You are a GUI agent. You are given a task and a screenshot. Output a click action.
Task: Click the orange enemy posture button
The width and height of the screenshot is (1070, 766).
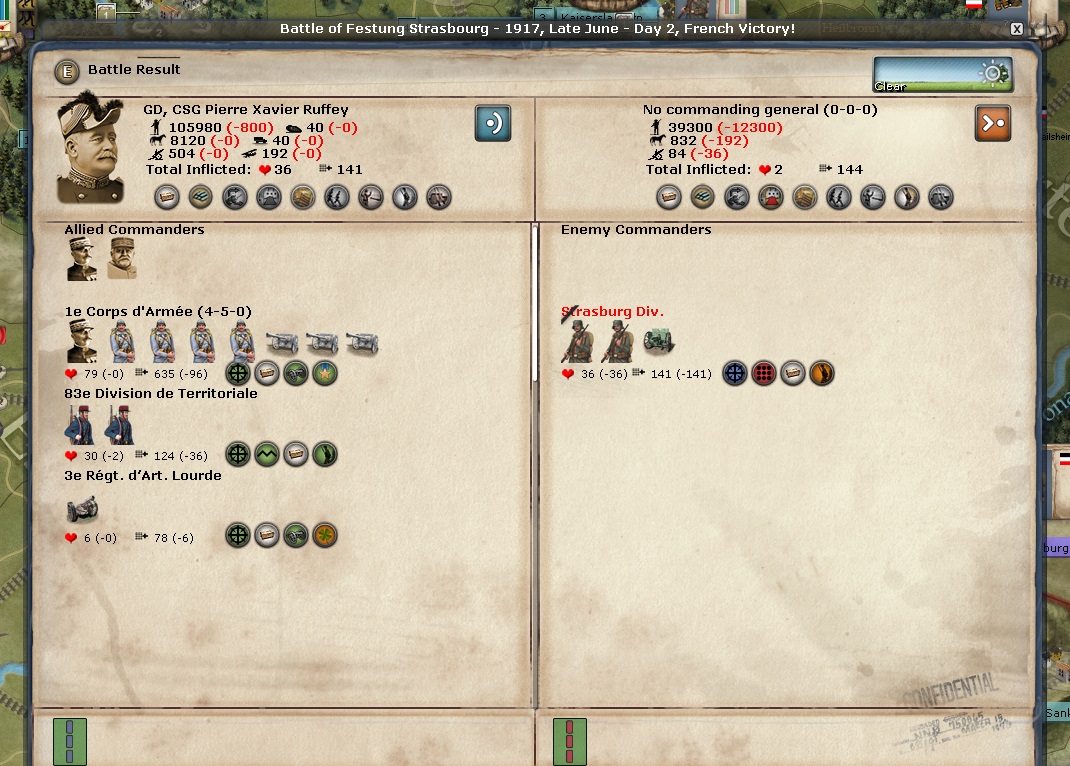tap(993, 123)
